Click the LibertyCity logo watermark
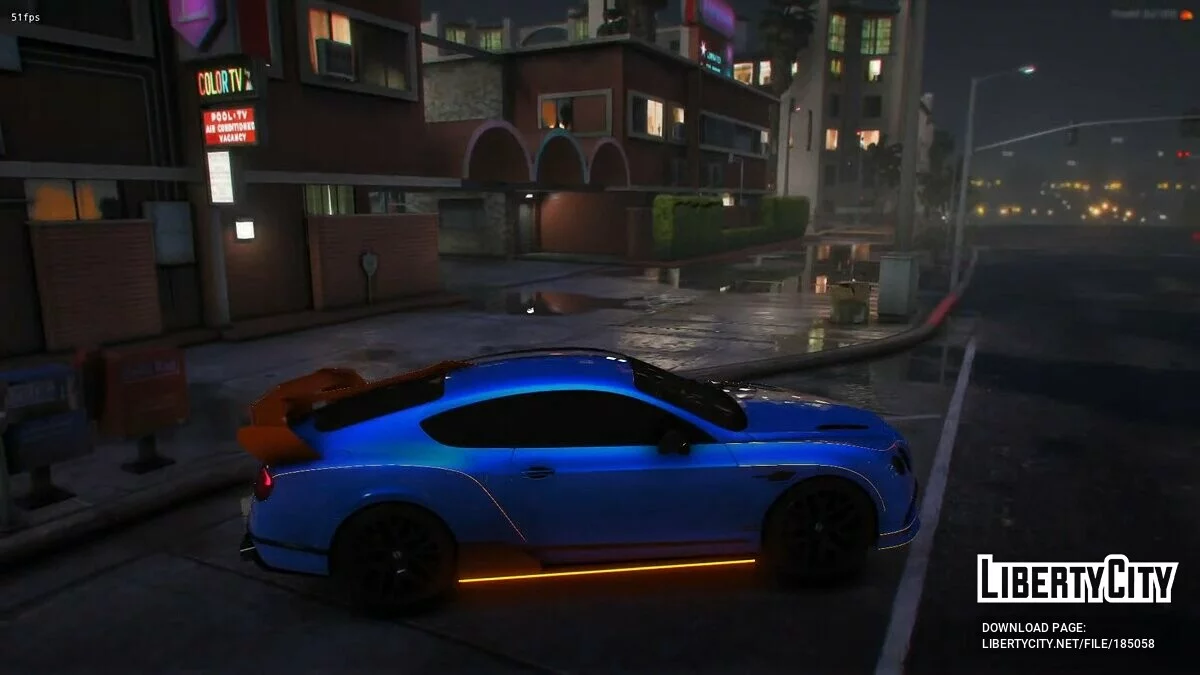This screenshot has width=1200, height=675. click(x=1077, y=579)
